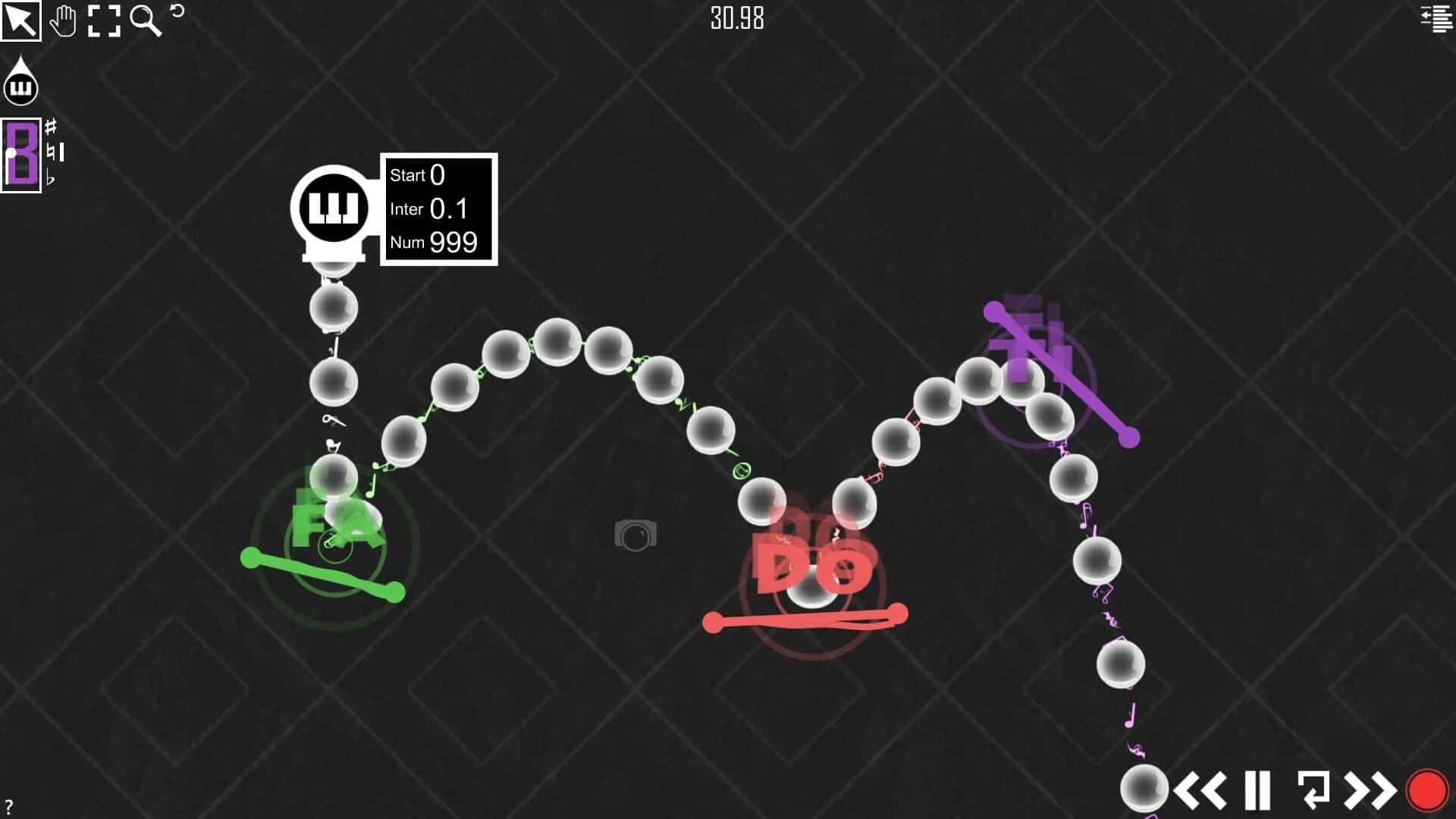Select the hand pan tool

click(x=64, y=21)
